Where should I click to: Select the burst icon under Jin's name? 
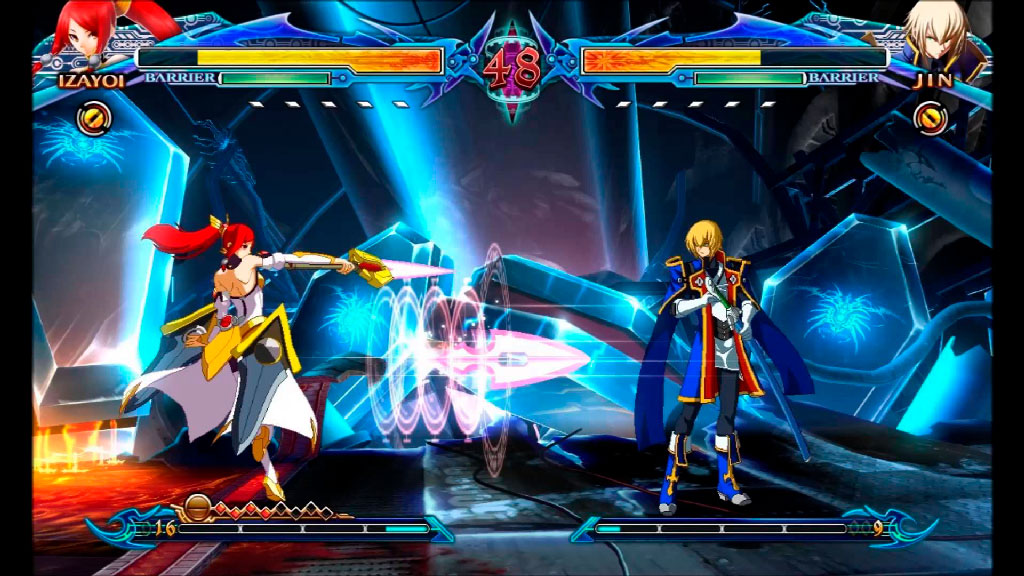[930, 119]
